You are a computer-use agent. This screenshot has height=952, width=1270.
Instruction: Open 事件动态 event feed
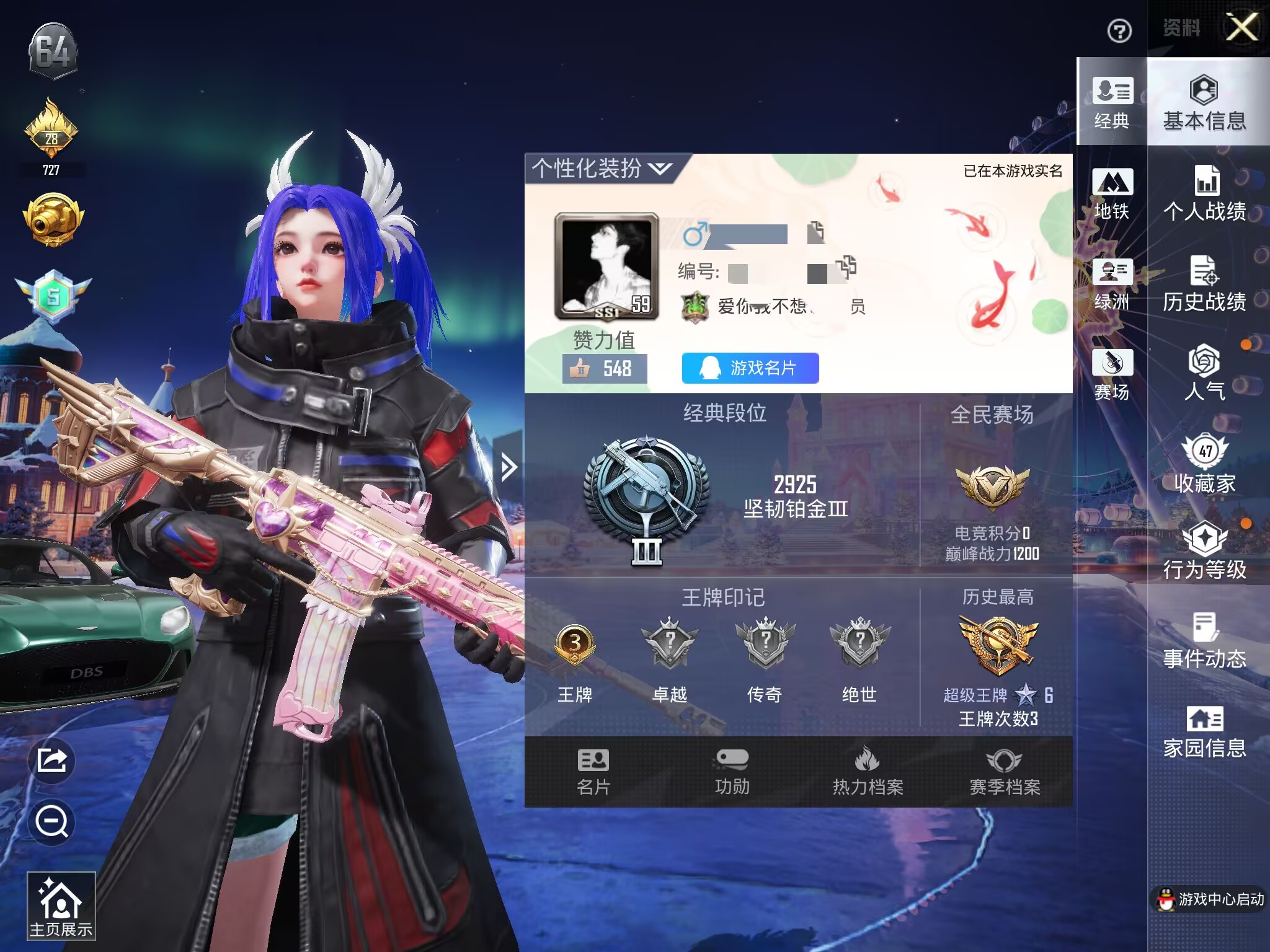pyautogui.click(x=1204, y=641)
